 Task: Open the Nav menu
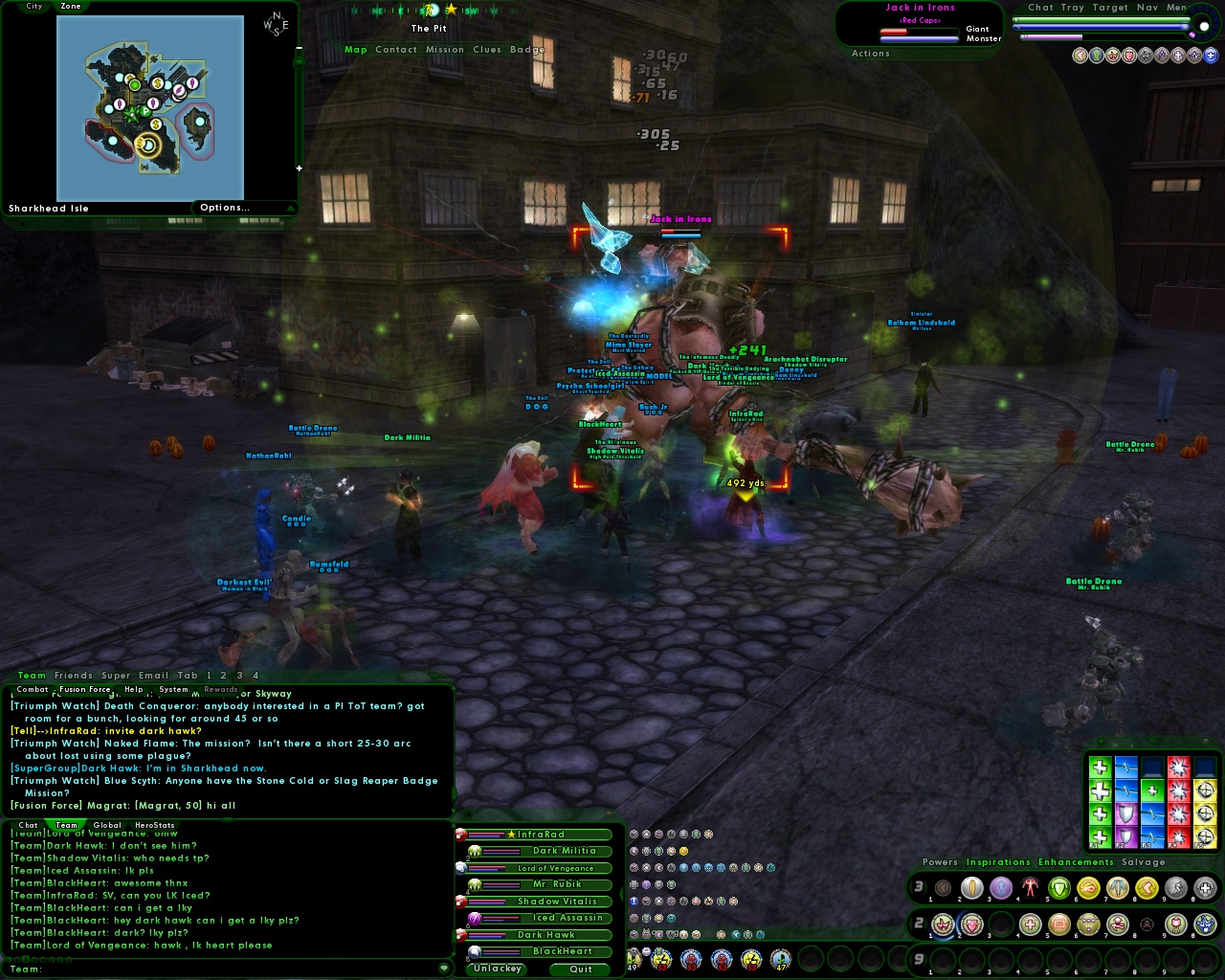click(1148, 8)
